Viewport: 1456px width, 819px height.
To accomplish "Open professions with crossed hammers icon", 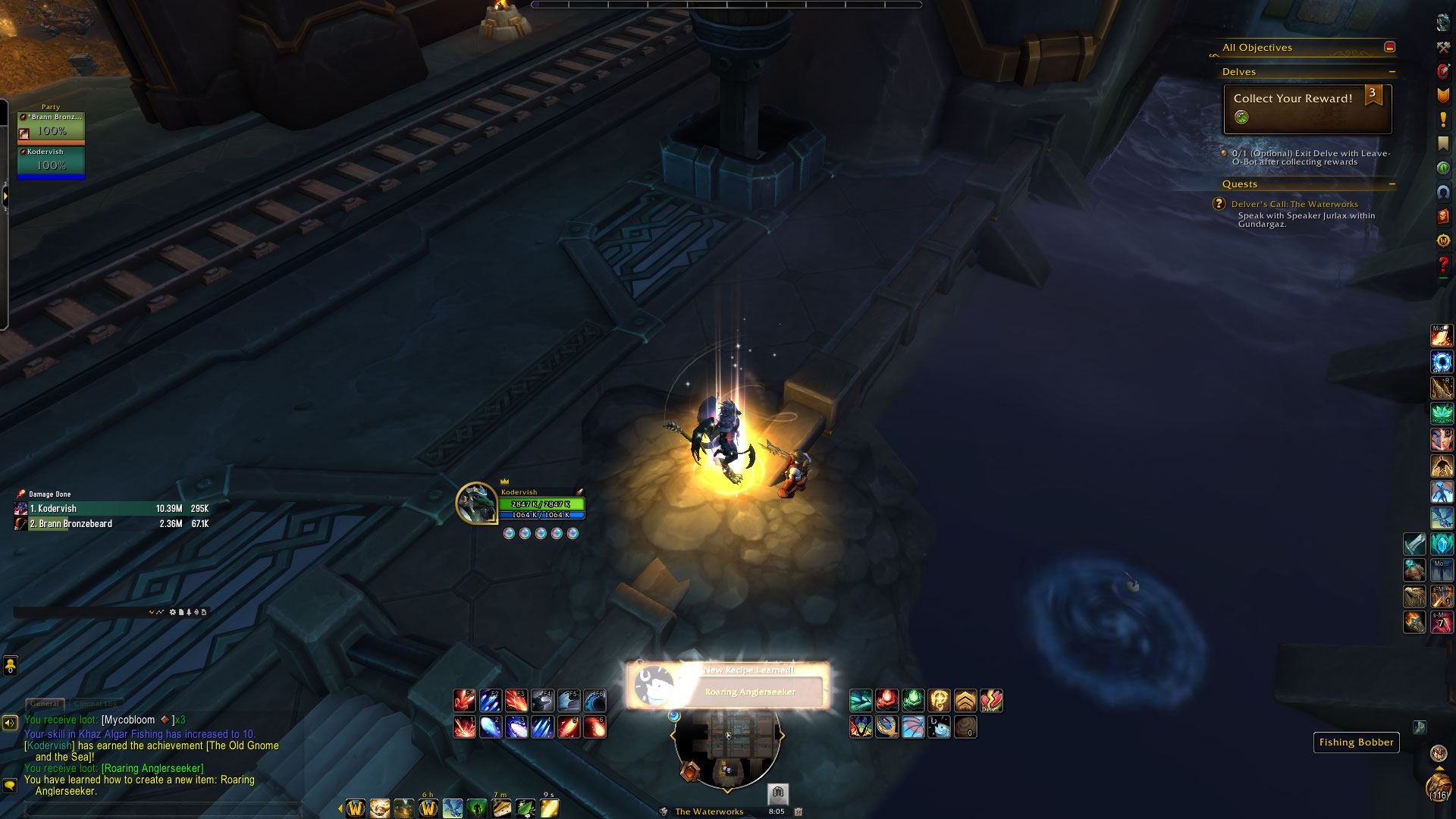I will [1443, 47].
